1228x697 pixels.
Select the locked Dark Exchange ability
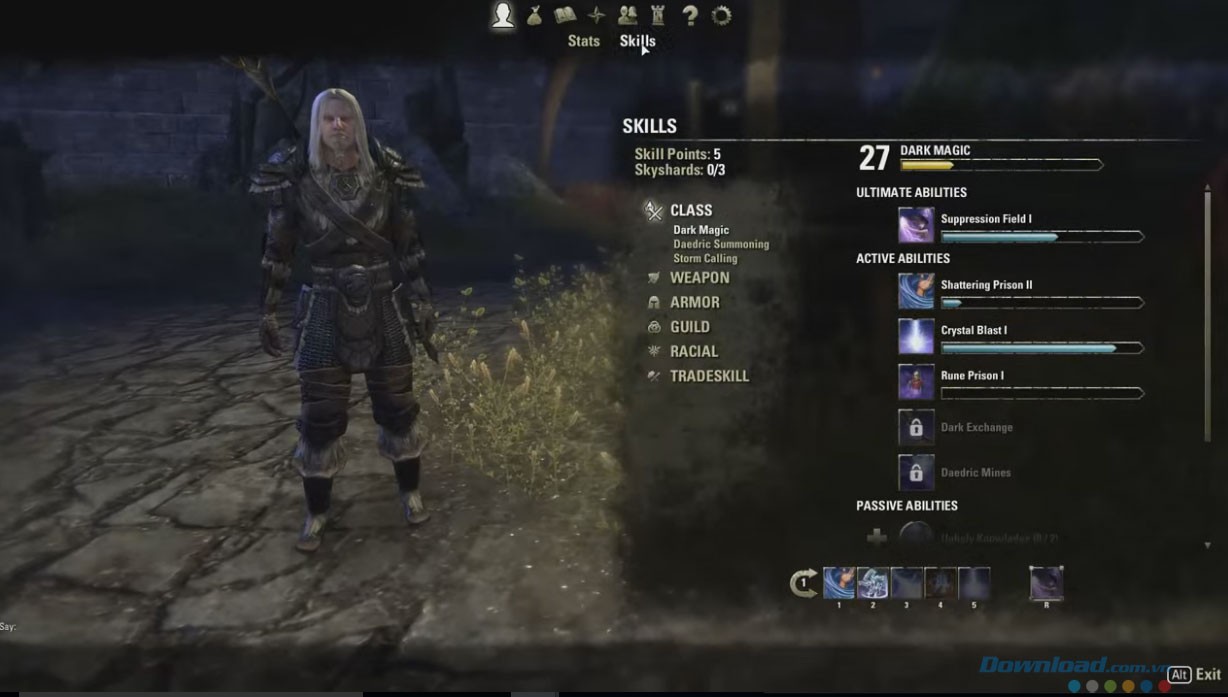[916, 428]
